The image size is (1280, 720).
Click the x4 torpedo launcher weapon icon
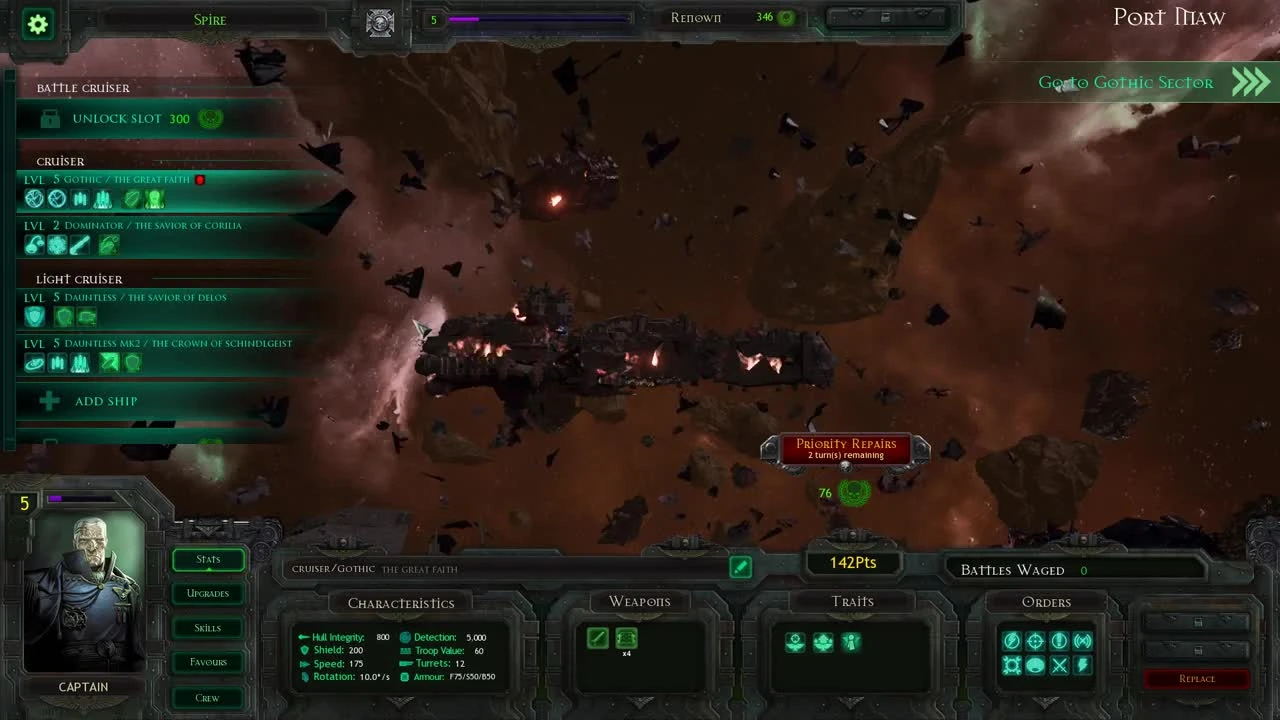[x=627, y=638]
